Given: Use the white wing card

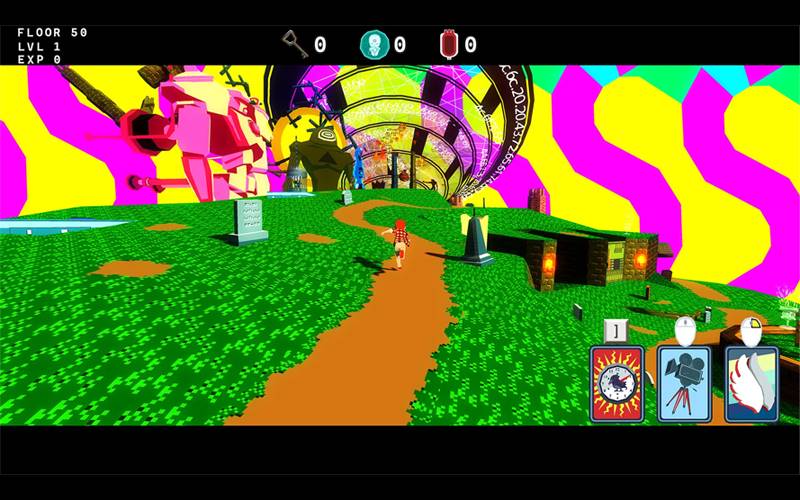Looking at the screenshot, I should [751, 384].
